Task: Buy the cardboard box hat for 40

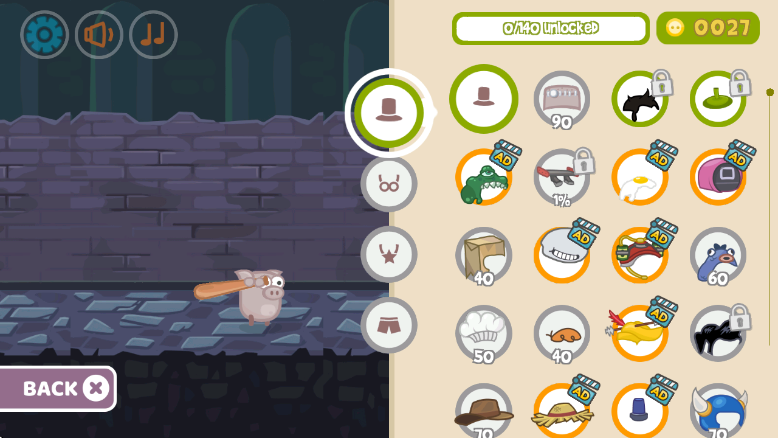Action: (484, 256)
